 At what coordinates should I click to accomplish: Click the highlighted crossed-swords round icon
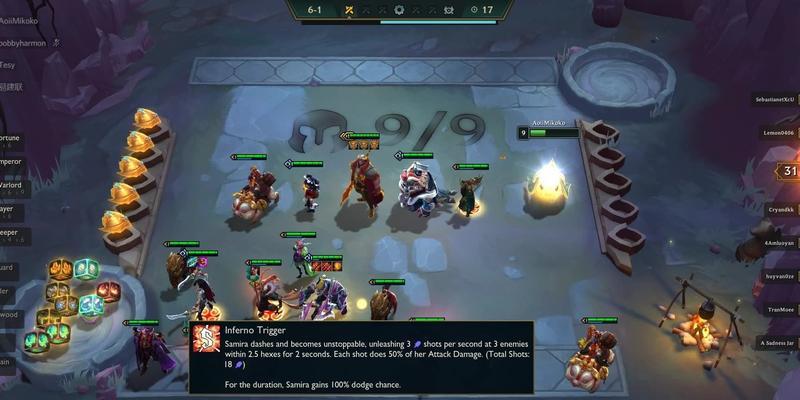coord(349,9)
